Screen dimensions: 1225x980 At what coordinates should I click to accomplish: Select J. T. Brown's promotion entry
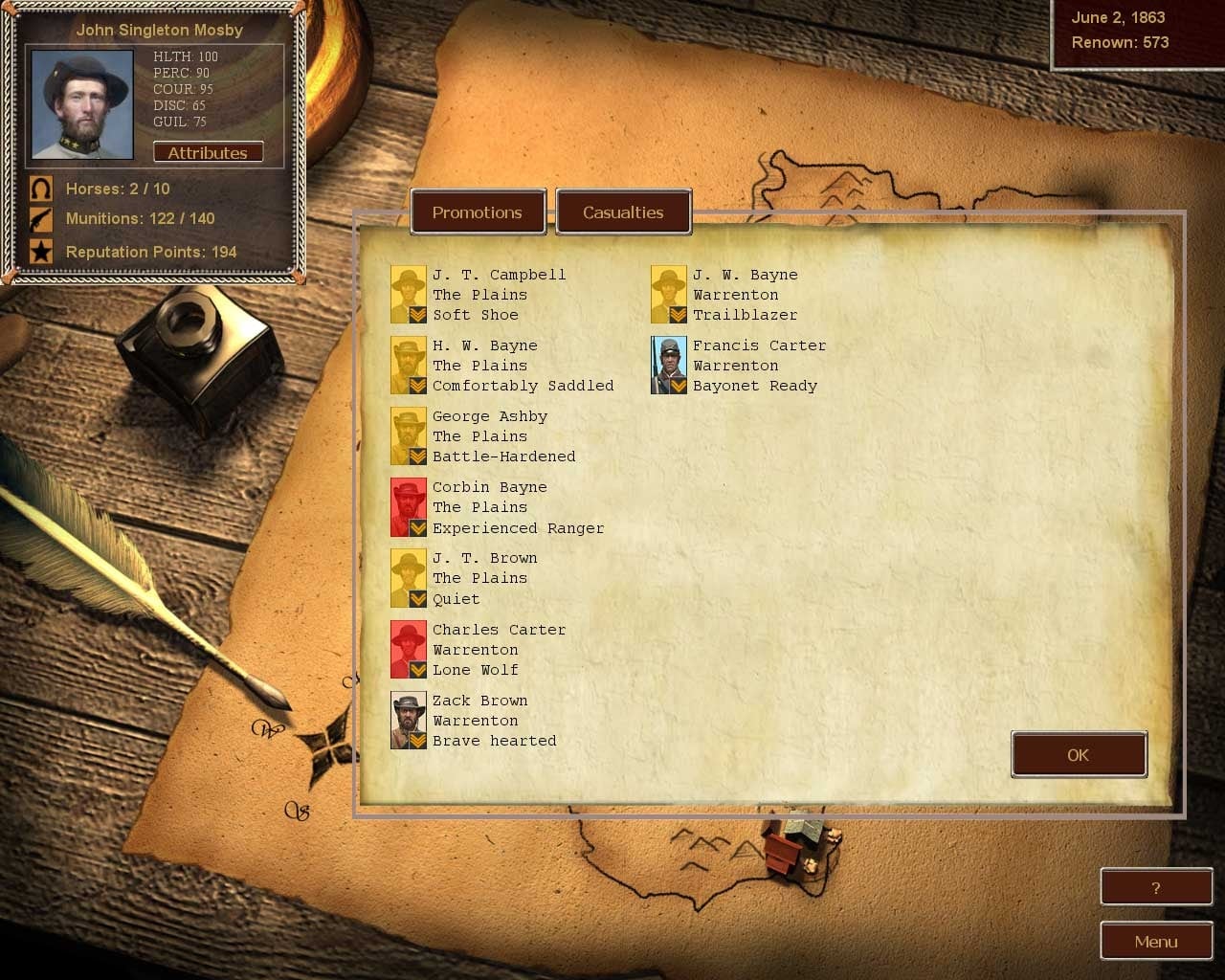click(x=484, y=578)
